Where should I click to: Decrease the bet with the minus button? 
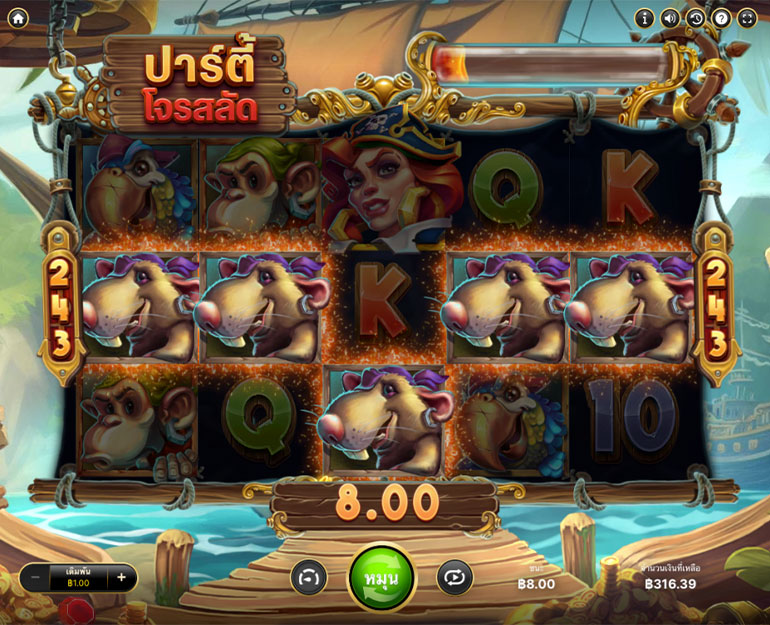[x=35, y=577]
